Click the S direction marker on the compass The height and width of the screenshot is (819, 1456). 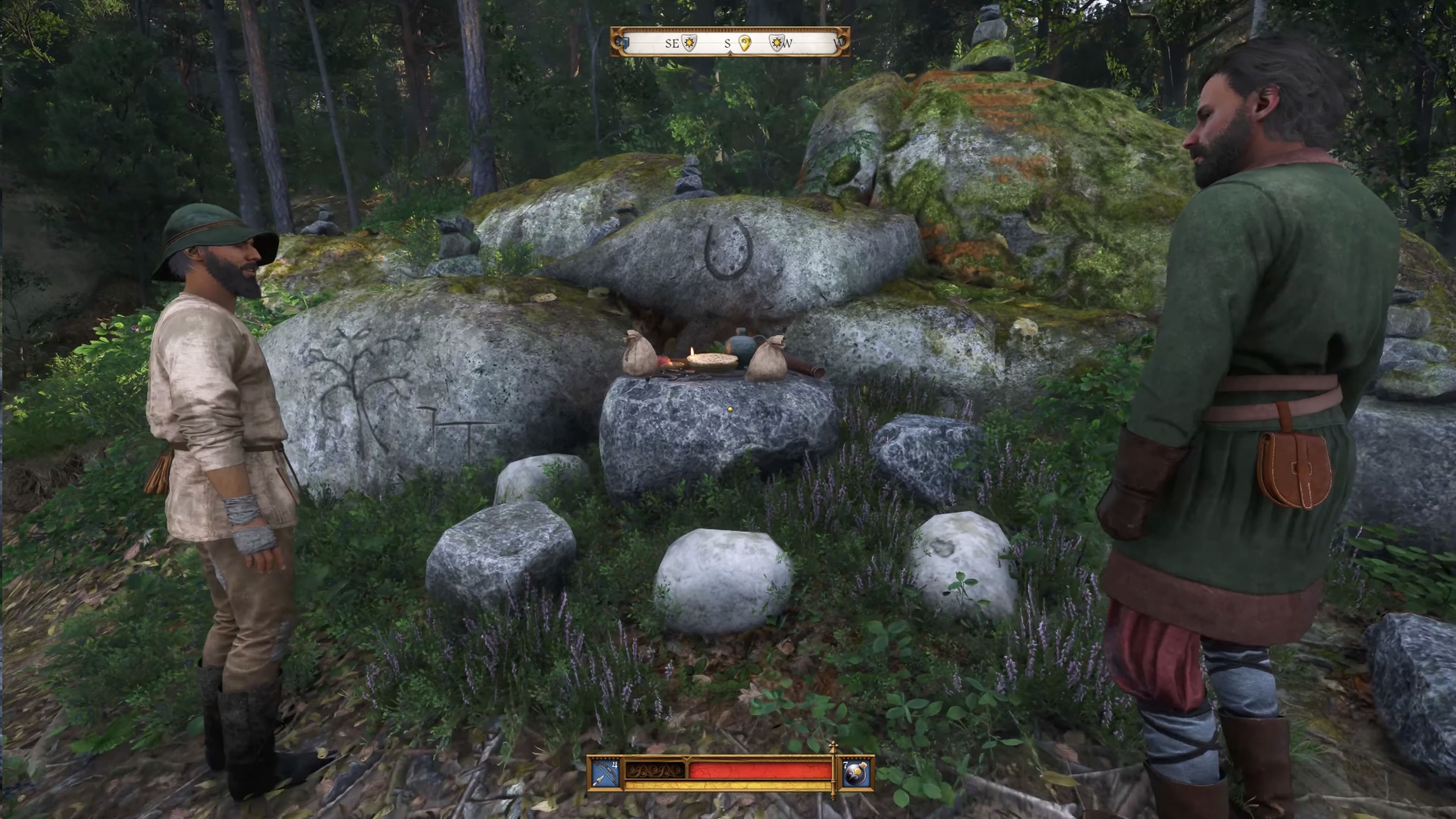728,44
